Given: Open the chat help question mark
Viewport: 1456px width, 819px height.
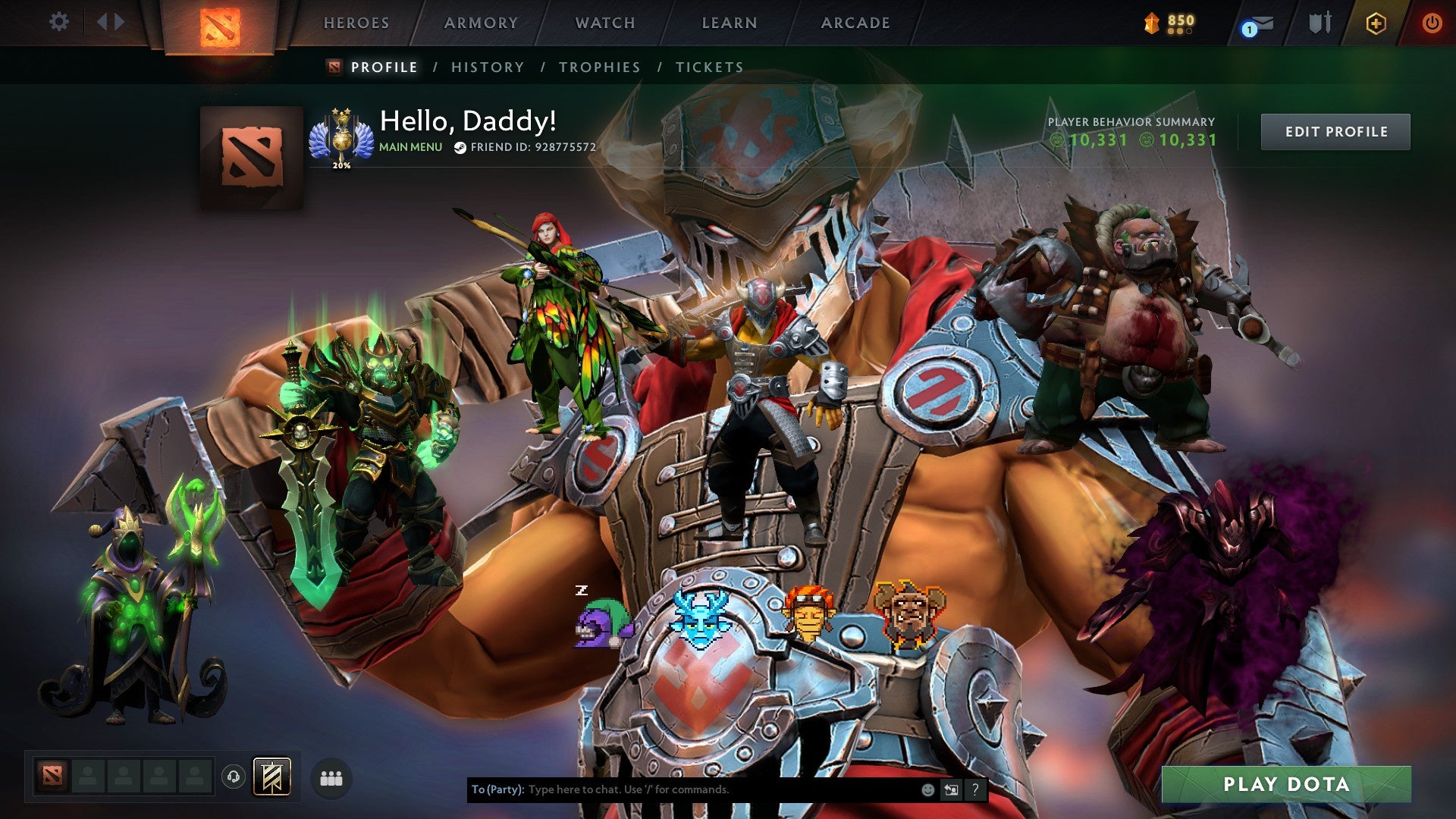Looking at the screenshot, I should (975, 789).
